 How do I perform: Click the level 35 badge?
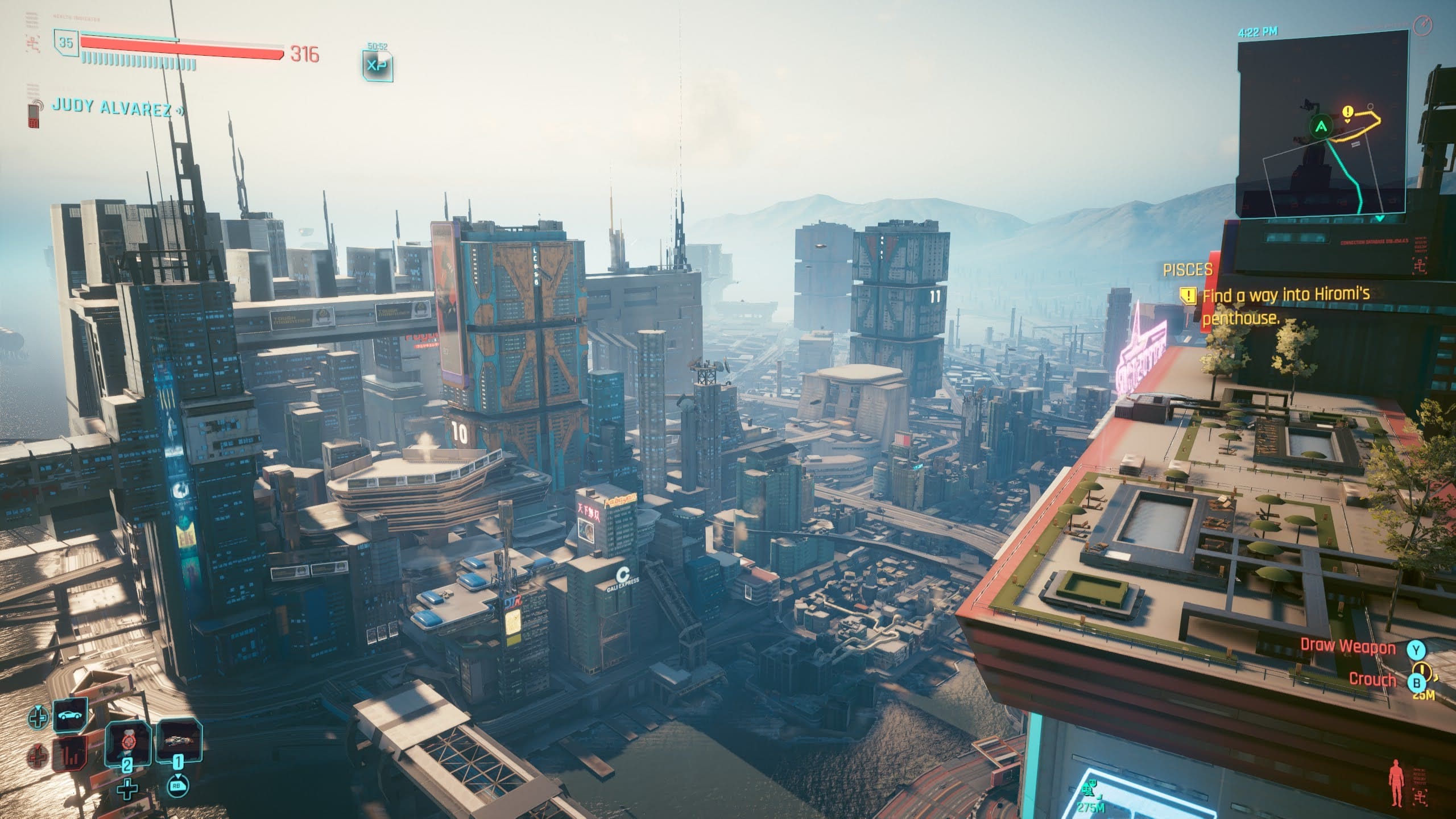point(66,43)
